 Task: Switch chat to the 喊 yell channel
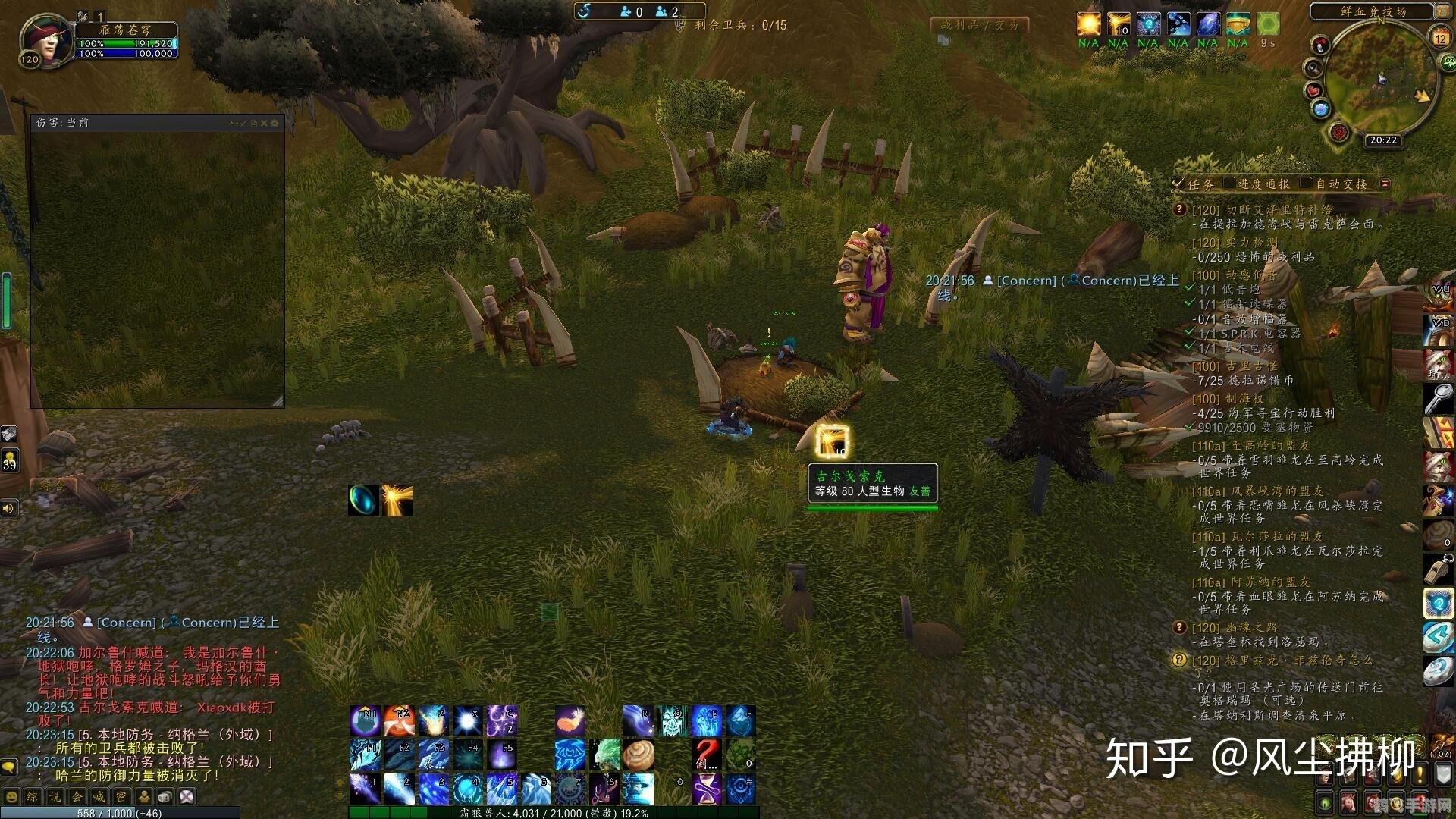99,797
